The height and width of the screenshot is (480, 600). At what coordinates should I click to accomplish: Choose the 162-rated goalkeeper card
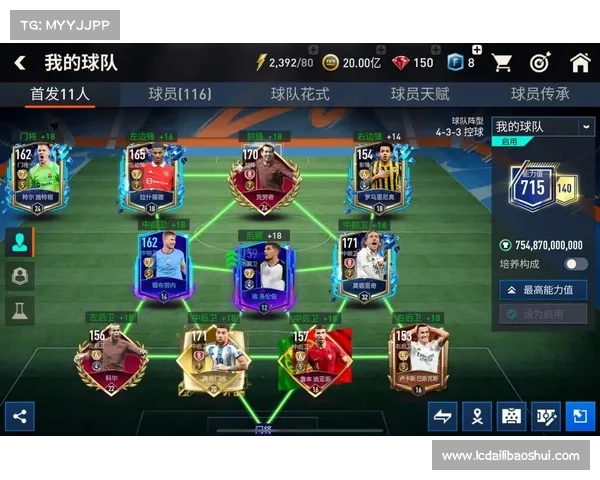38,180
